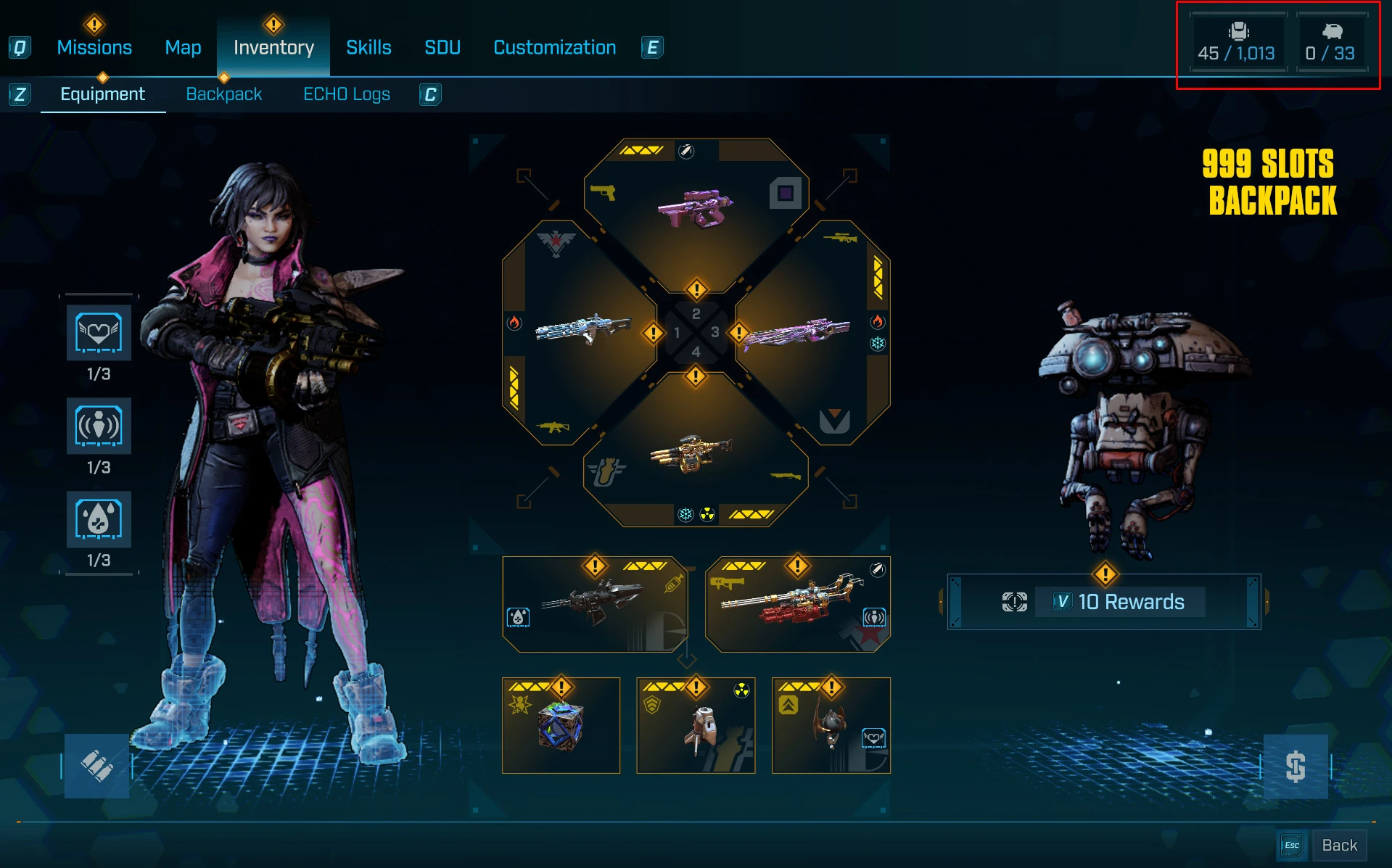1392x868 pixels.
Task: Switch to the Map tab
Action: (x=183, y=48)
